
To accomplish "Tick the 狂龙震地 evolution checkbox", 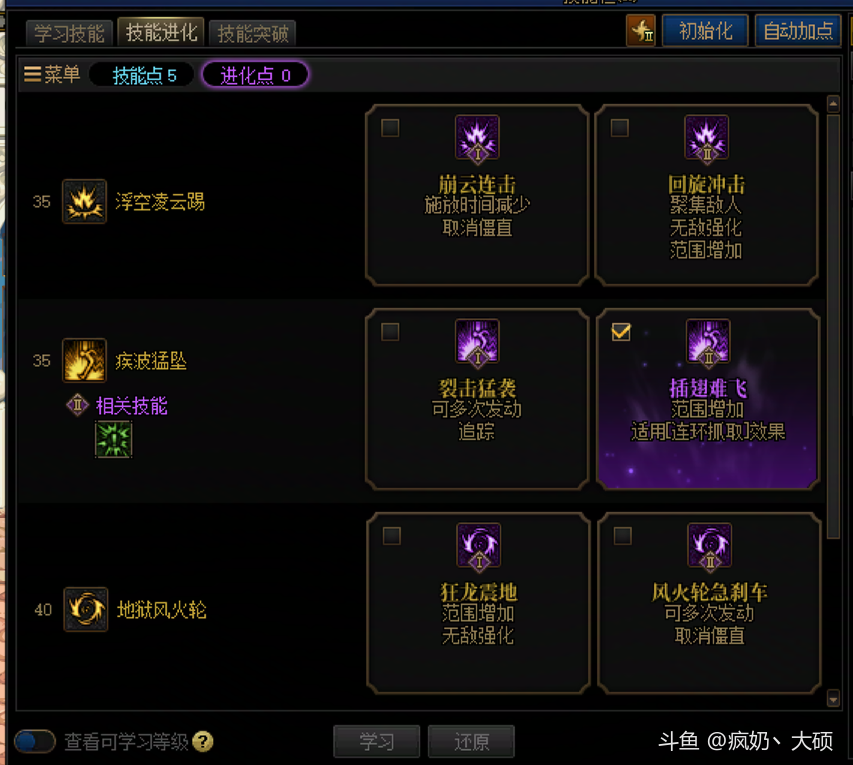I will click(x=392, y=536).
